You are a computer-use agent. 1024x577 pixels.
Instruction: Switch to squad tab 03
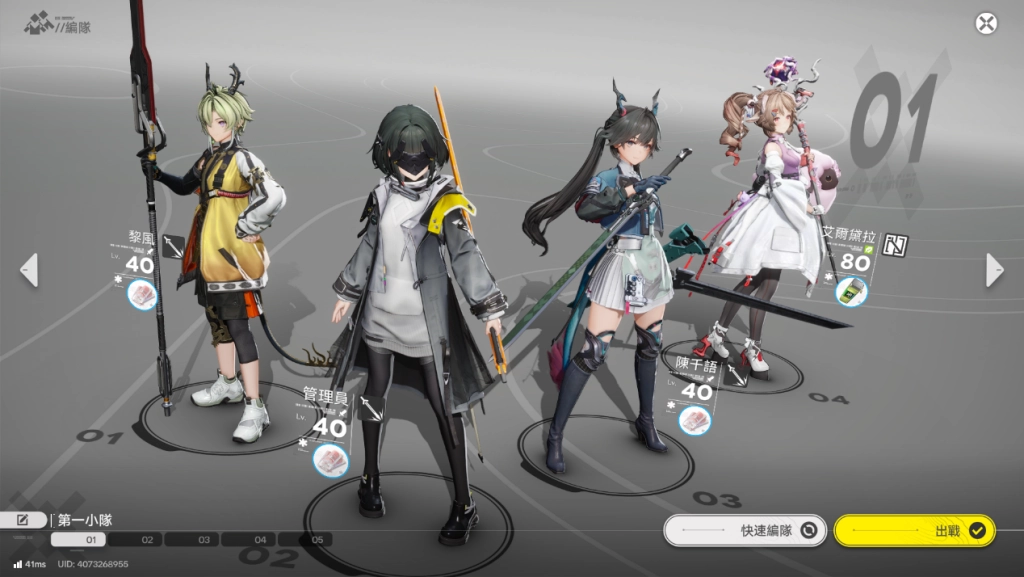point(204,540)
